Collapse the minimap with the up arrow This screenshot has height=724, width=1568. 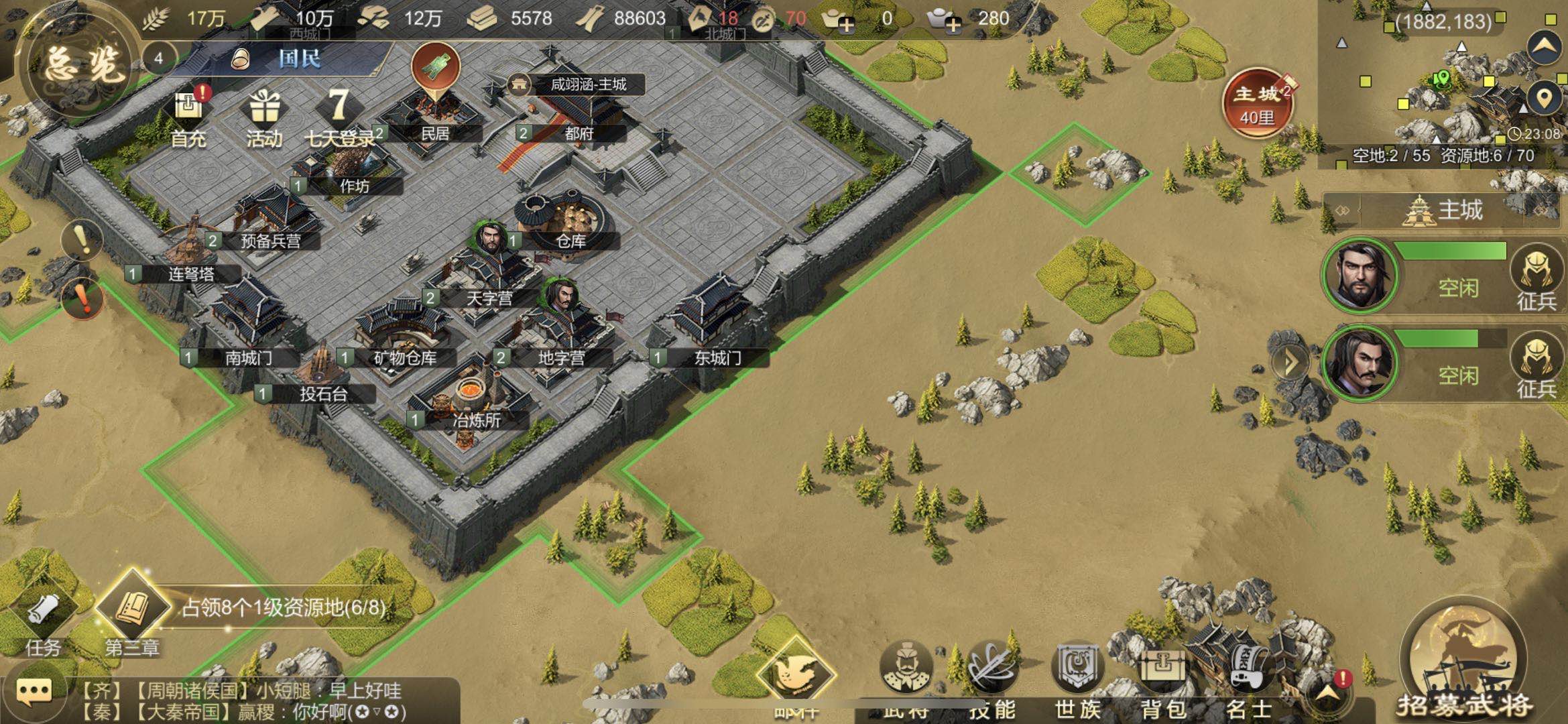pos(1544,46)
